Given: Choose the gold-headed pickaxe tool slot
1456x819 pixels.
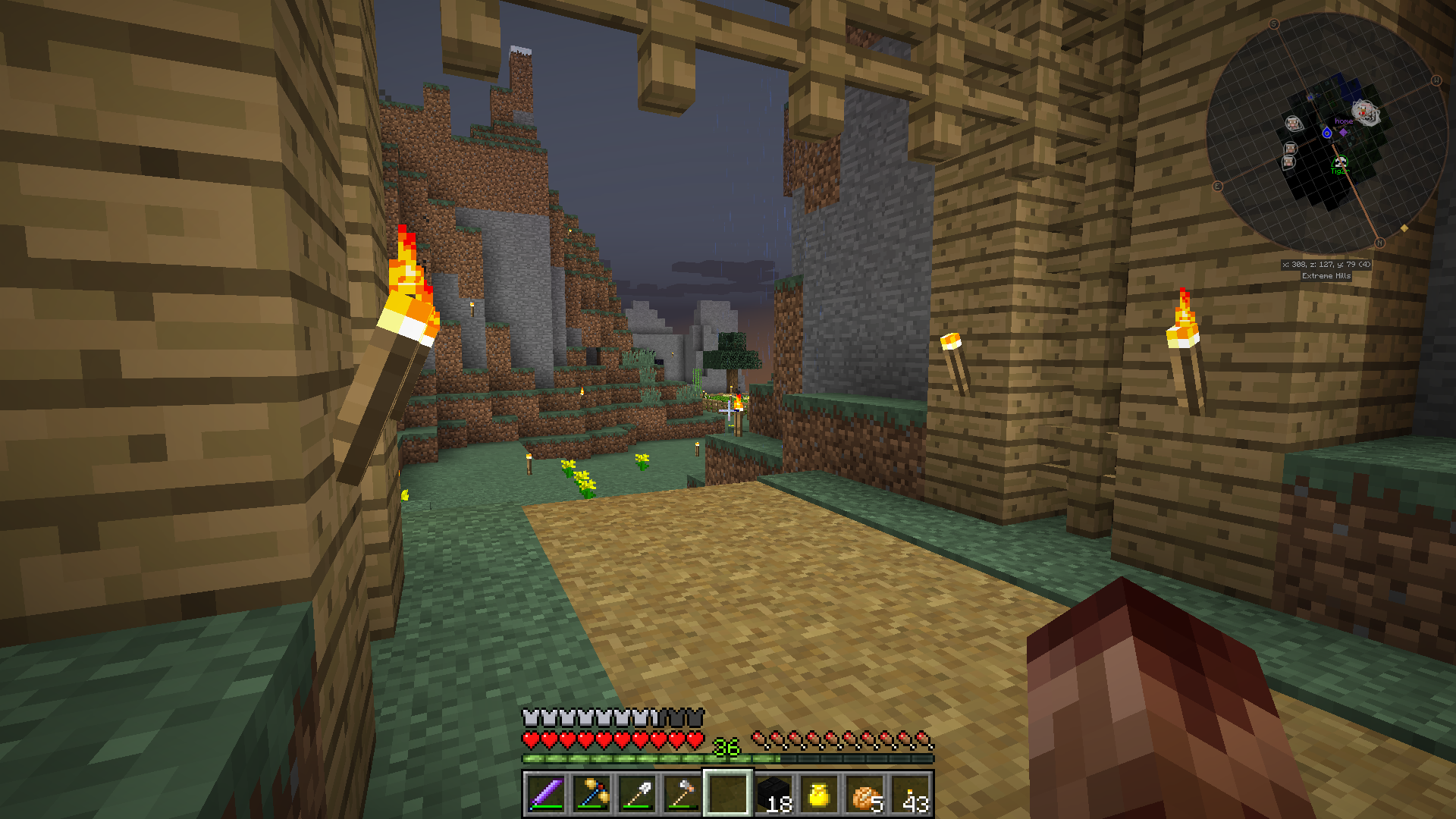Looking at the screenshot, I should (x=591, y=794).
